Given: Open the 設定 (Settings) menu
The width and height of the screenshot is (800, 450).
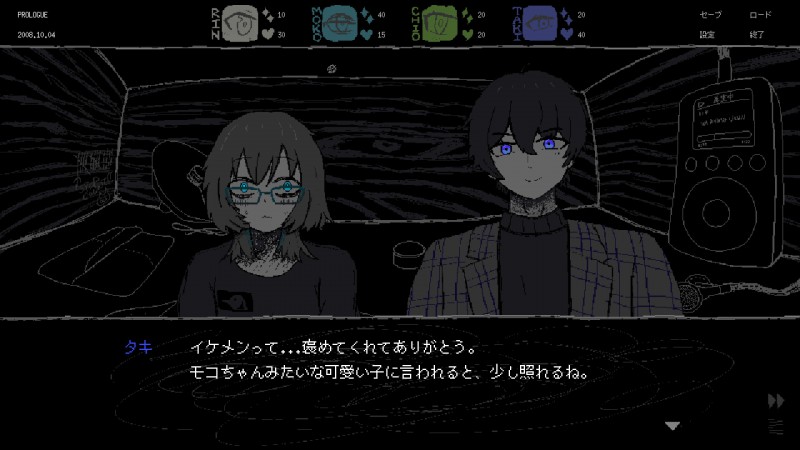Looking at the screenshot, I should (709, 34).
